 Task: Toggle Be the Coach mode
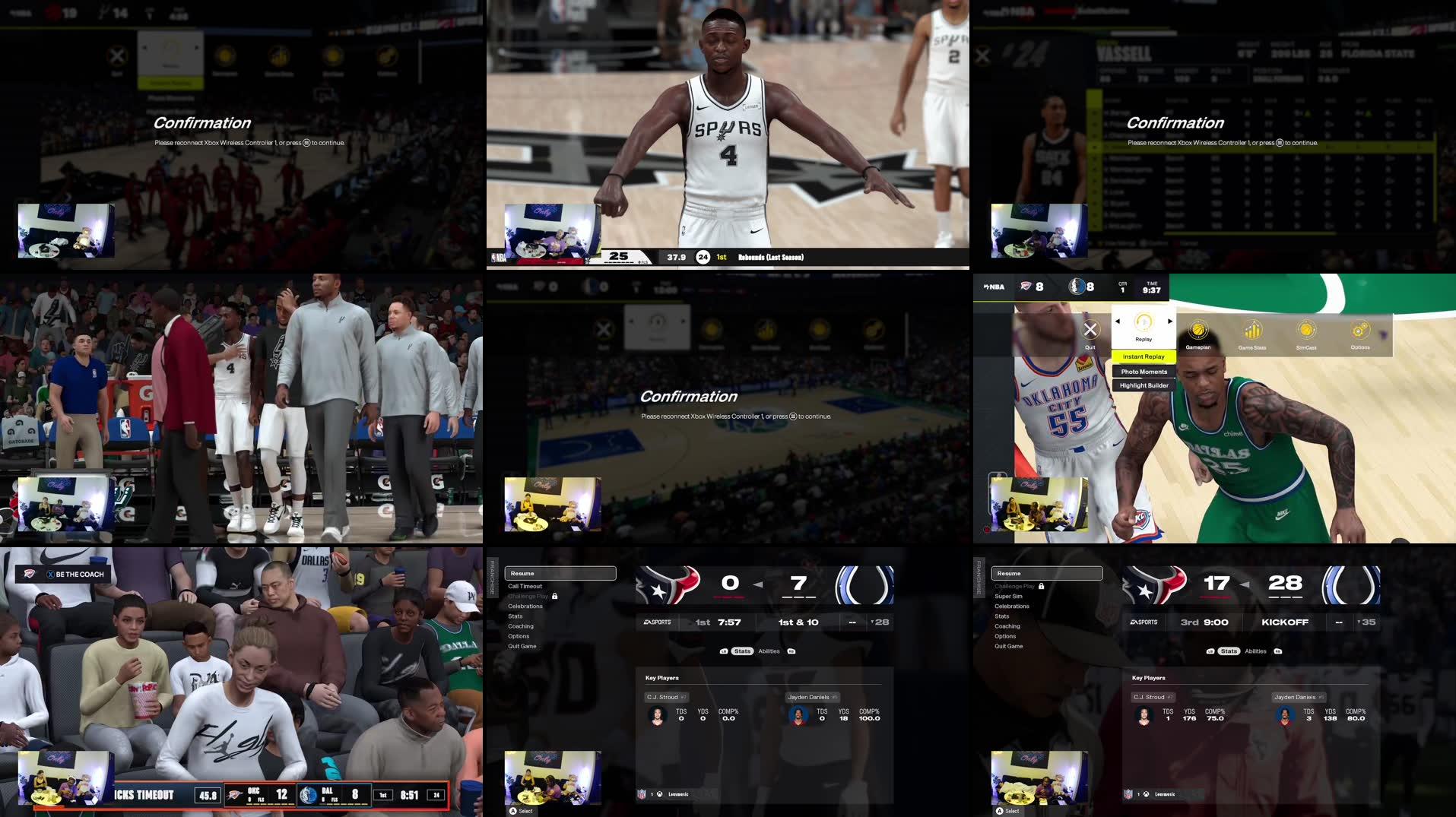[x=63, y=575]
